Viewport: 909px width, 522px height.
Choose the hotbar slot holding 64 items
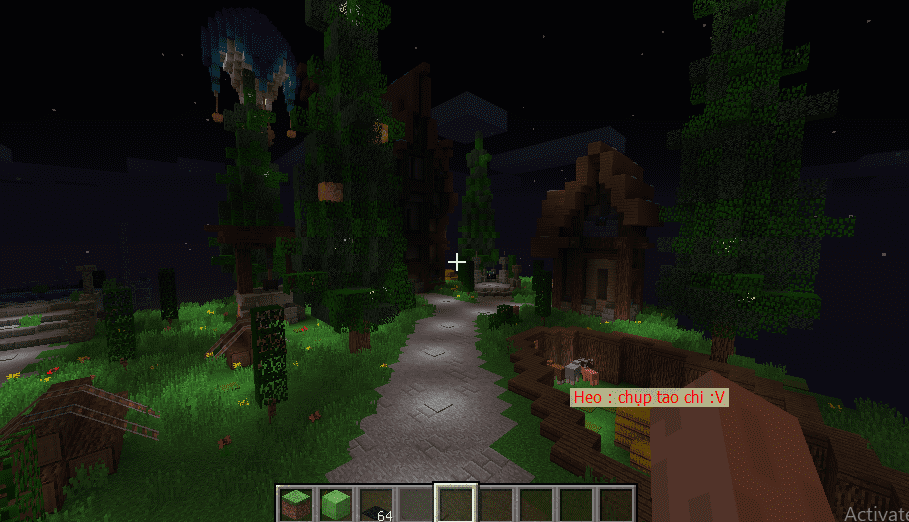click(376, 504)
